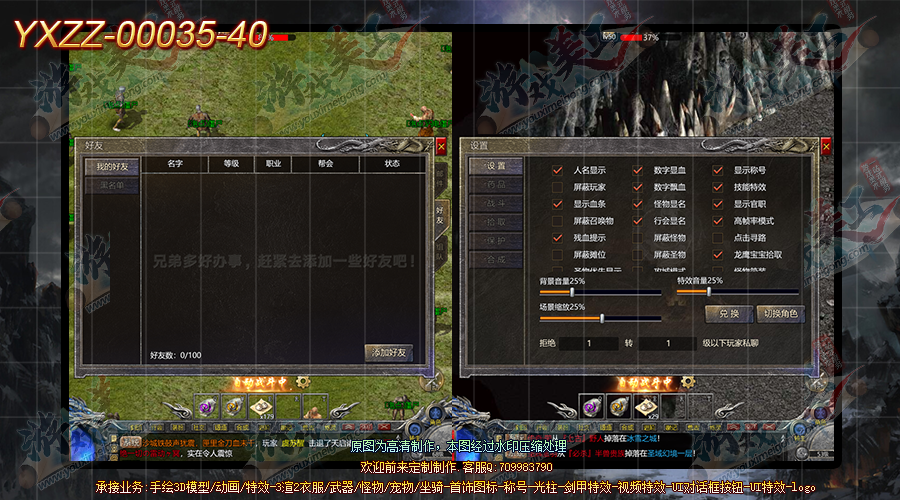Sort friends by the 等级 column header

(231, 163)
